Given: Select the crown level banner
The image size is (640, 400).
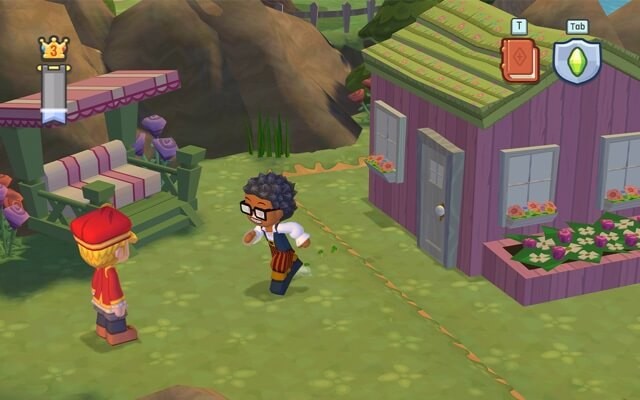Looking at the screenshot, I should pyautogui.click(x=53, y=80).
